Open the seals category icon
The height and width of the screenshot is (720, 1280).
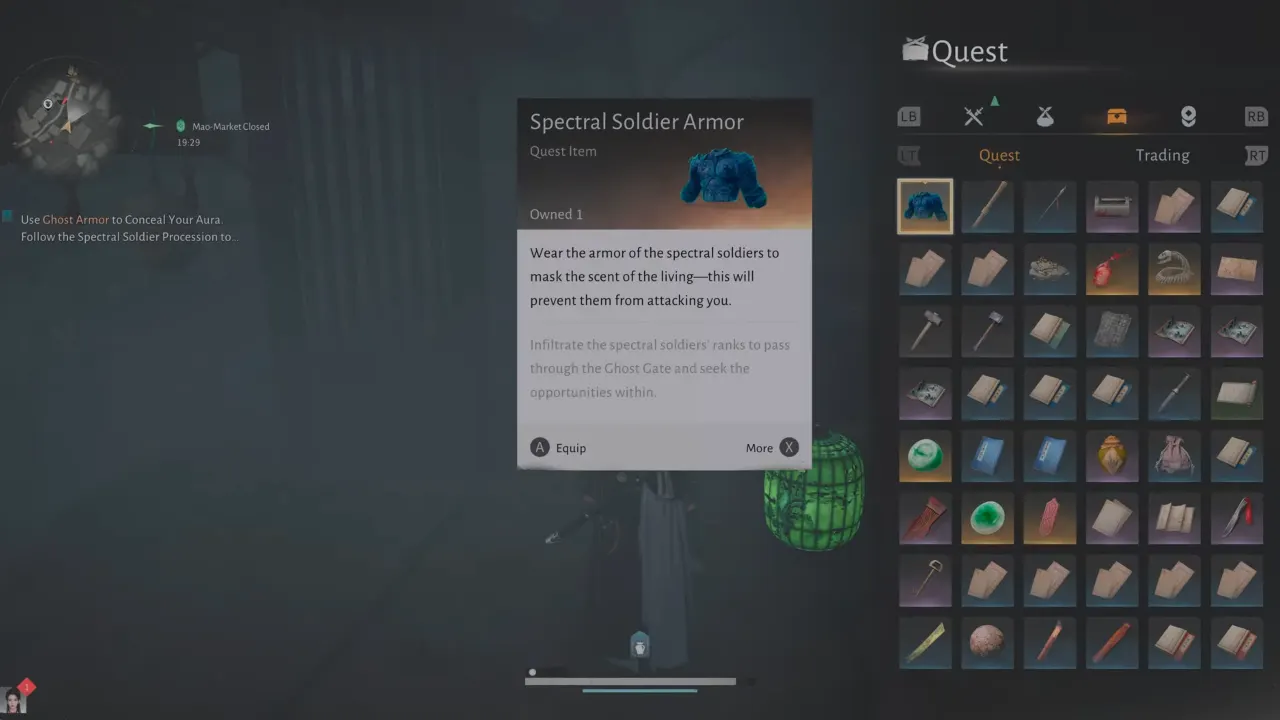click(x=1188, y=115)
